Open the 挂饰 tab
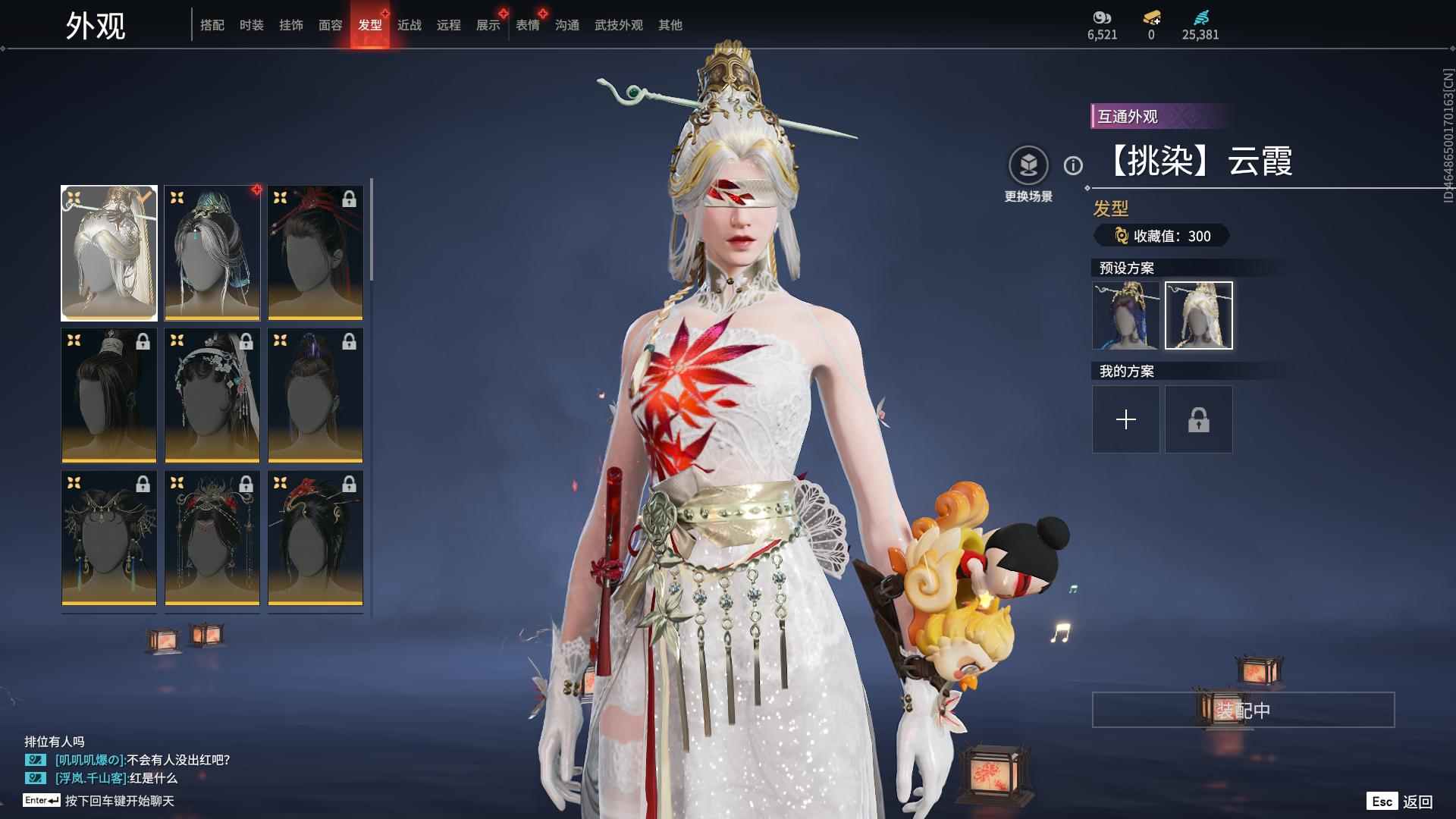The width and height of the screenshot is (1456, 819). pos(290,25)
